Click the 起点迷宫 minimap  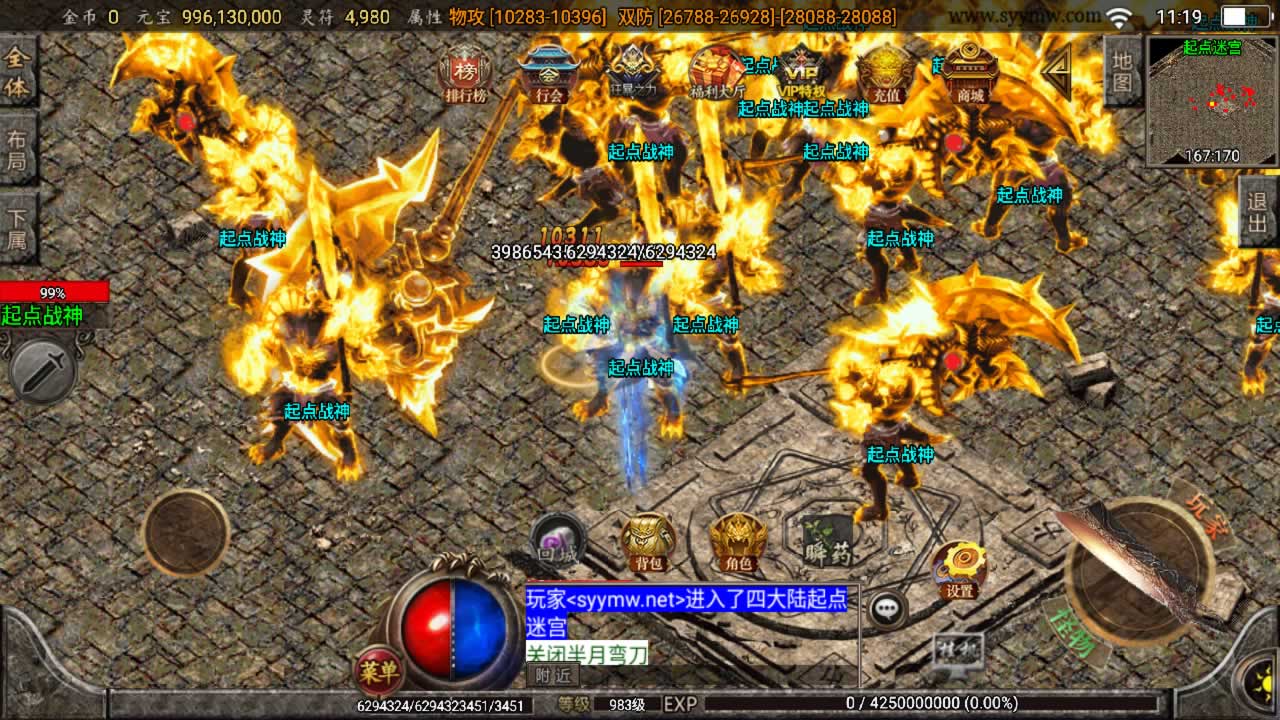click(x=1212, y=100)
